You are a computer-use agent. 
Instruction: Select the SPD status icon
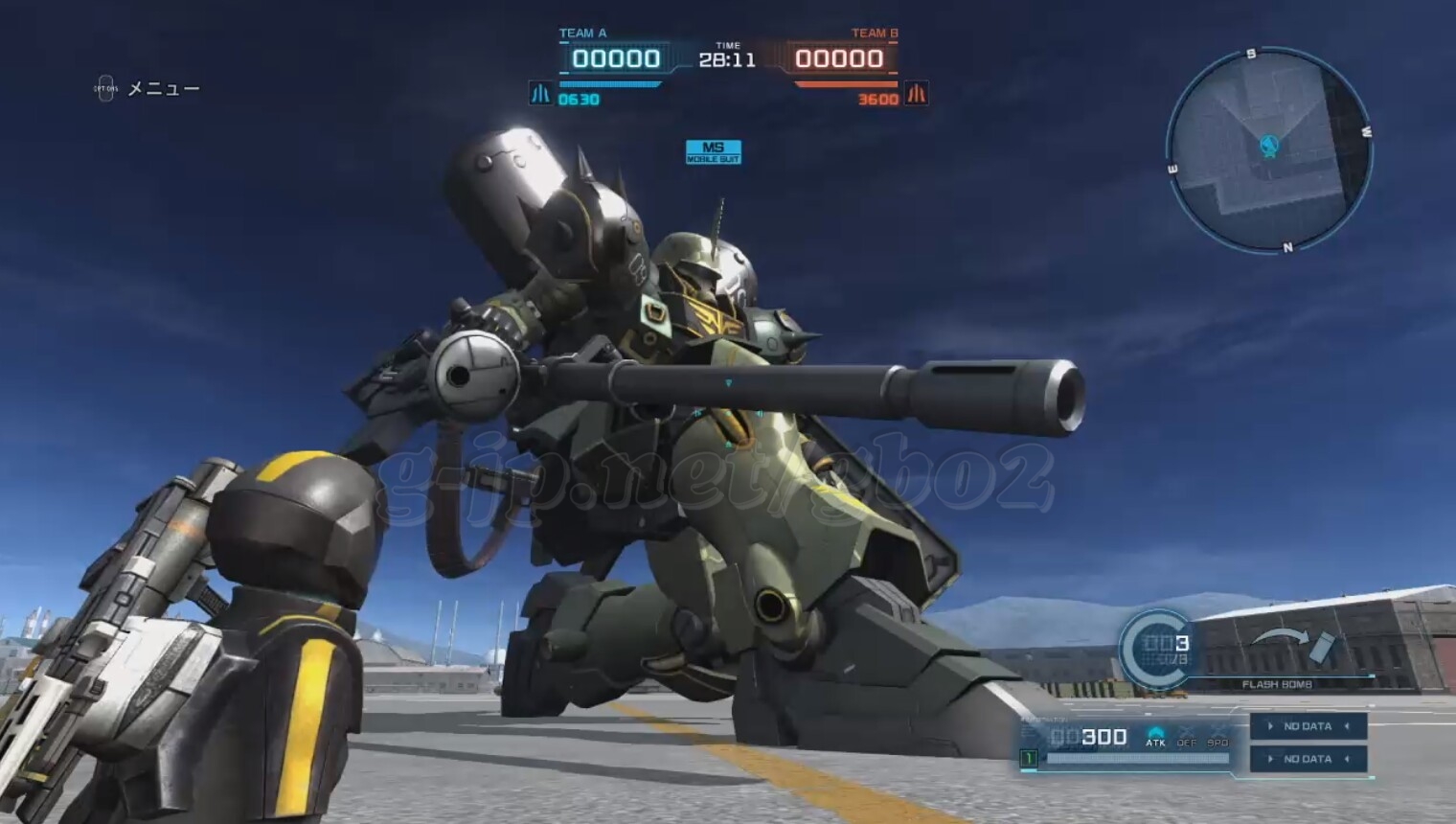[x=1217, y=737]
